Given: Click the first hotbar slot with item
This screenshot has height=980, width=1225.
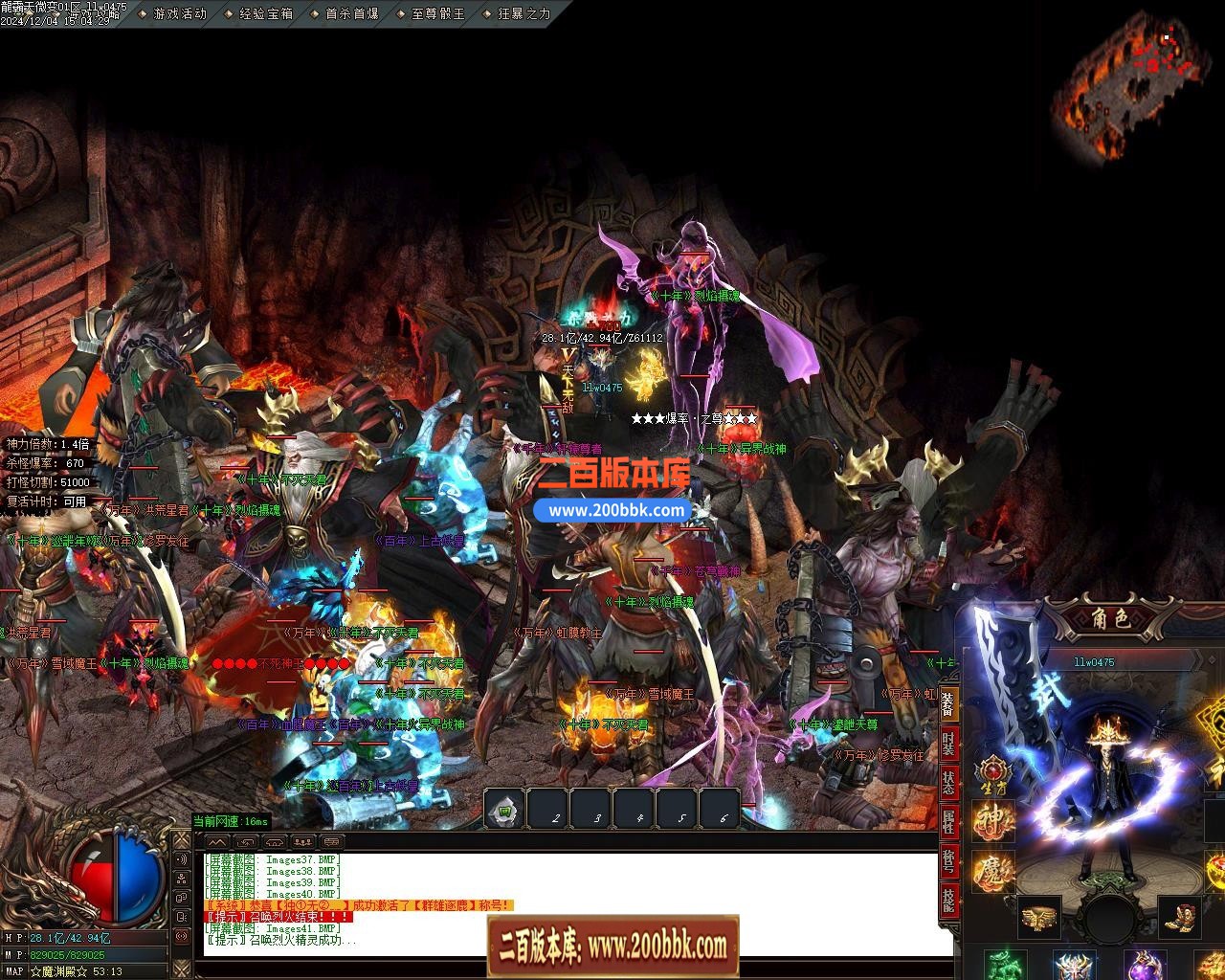Looking at the screenshot, I should (x=504, y=812).
